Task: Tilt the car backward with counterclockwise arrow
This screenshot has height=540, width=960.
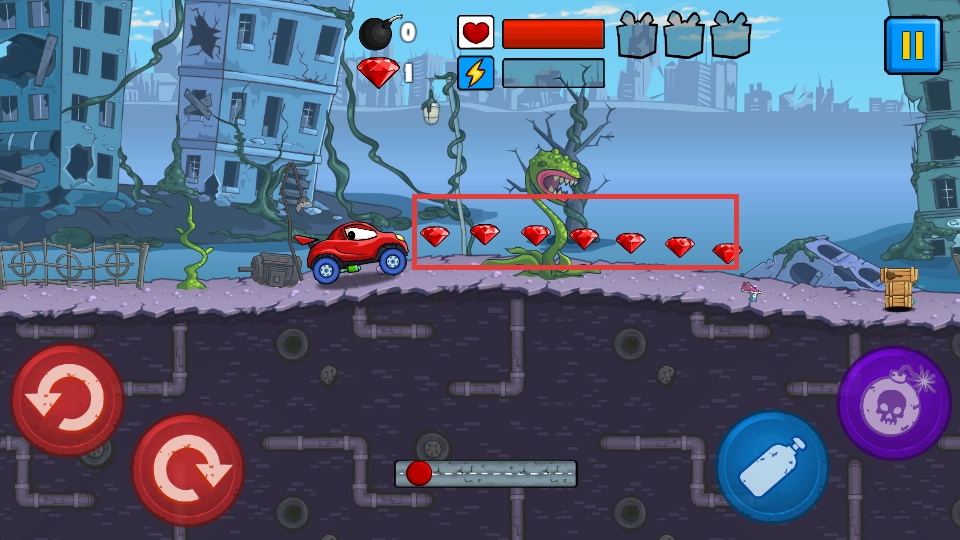Action: (x=67, y=400)
